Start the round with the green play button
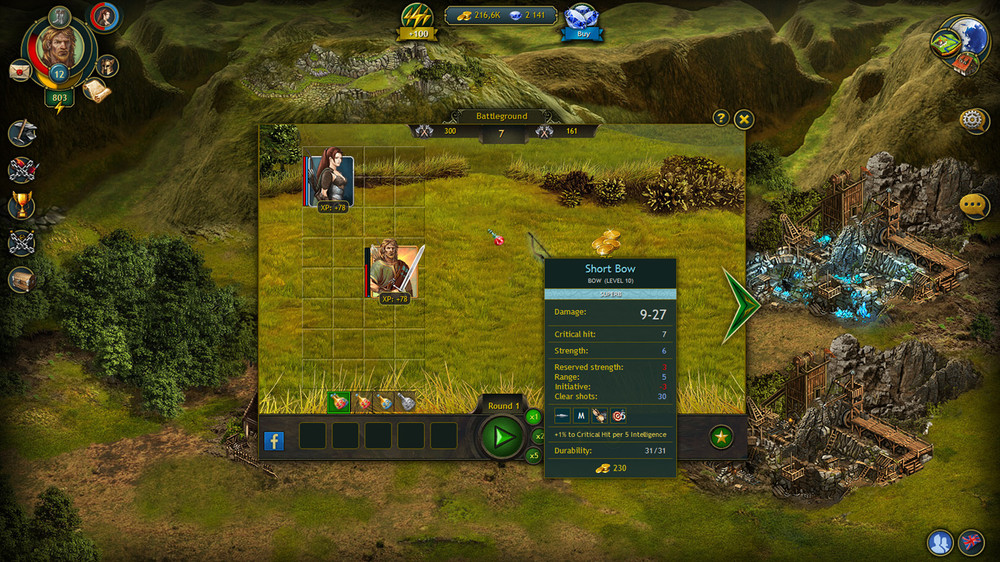This screenshot has height=562, width=1000. [502, 436]
